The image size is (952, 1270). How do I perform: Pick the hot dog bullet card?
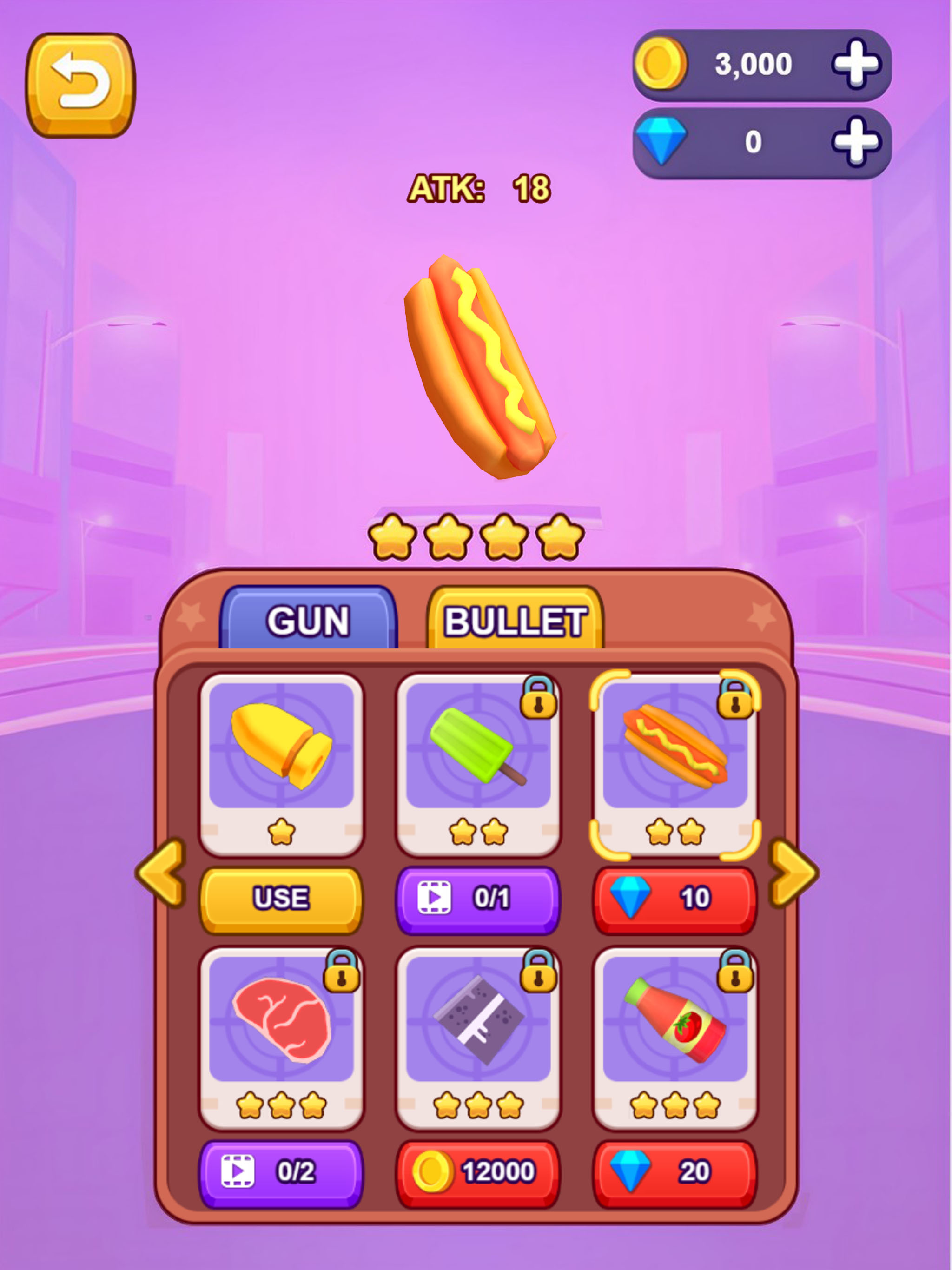(x=674, y=764)
